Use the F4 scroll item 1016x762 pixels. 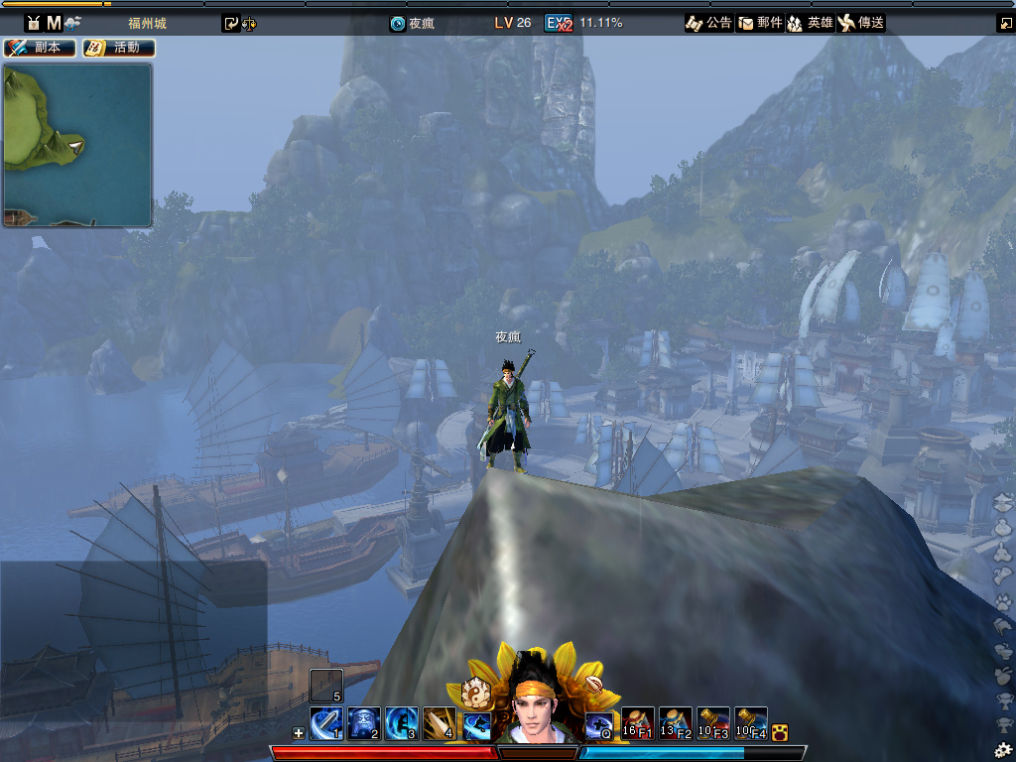751,723
